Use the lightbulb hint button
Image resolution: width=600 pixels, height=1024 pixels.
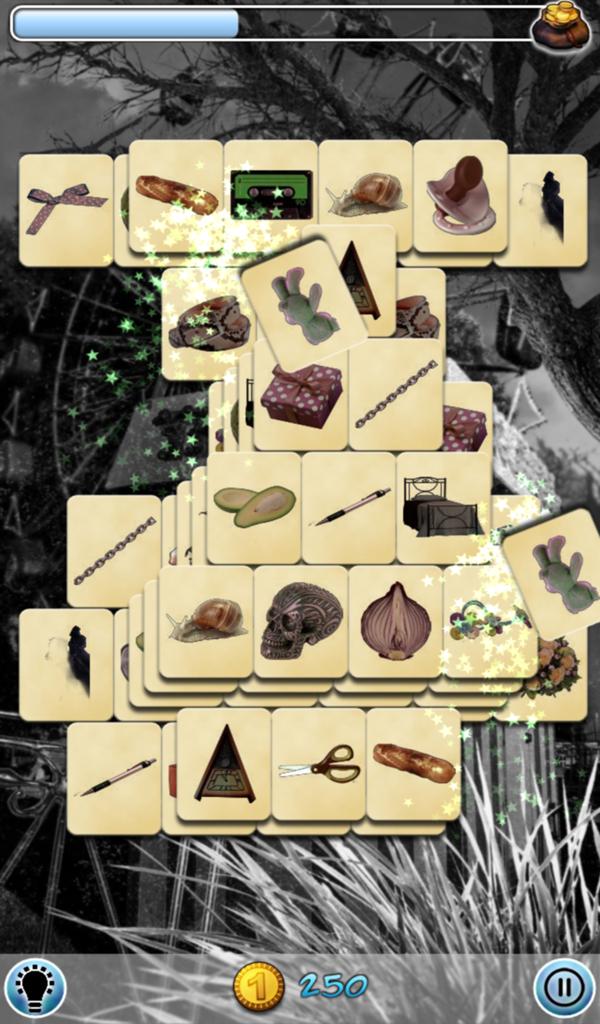(x=35, y=987)
